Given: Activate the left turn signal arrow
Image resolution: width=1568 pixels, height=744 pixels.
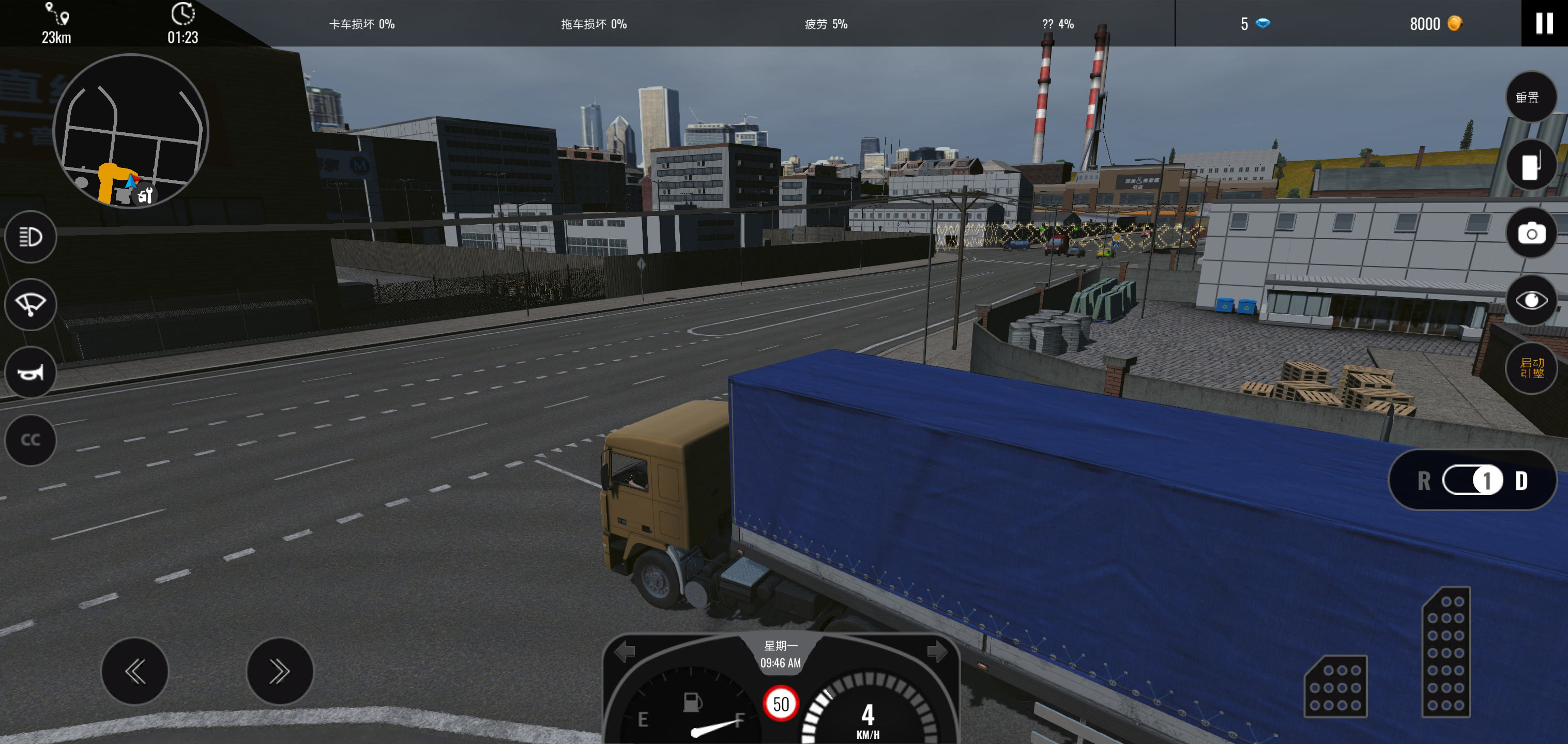Looking at the screenshot, I should tap(625, 652).
